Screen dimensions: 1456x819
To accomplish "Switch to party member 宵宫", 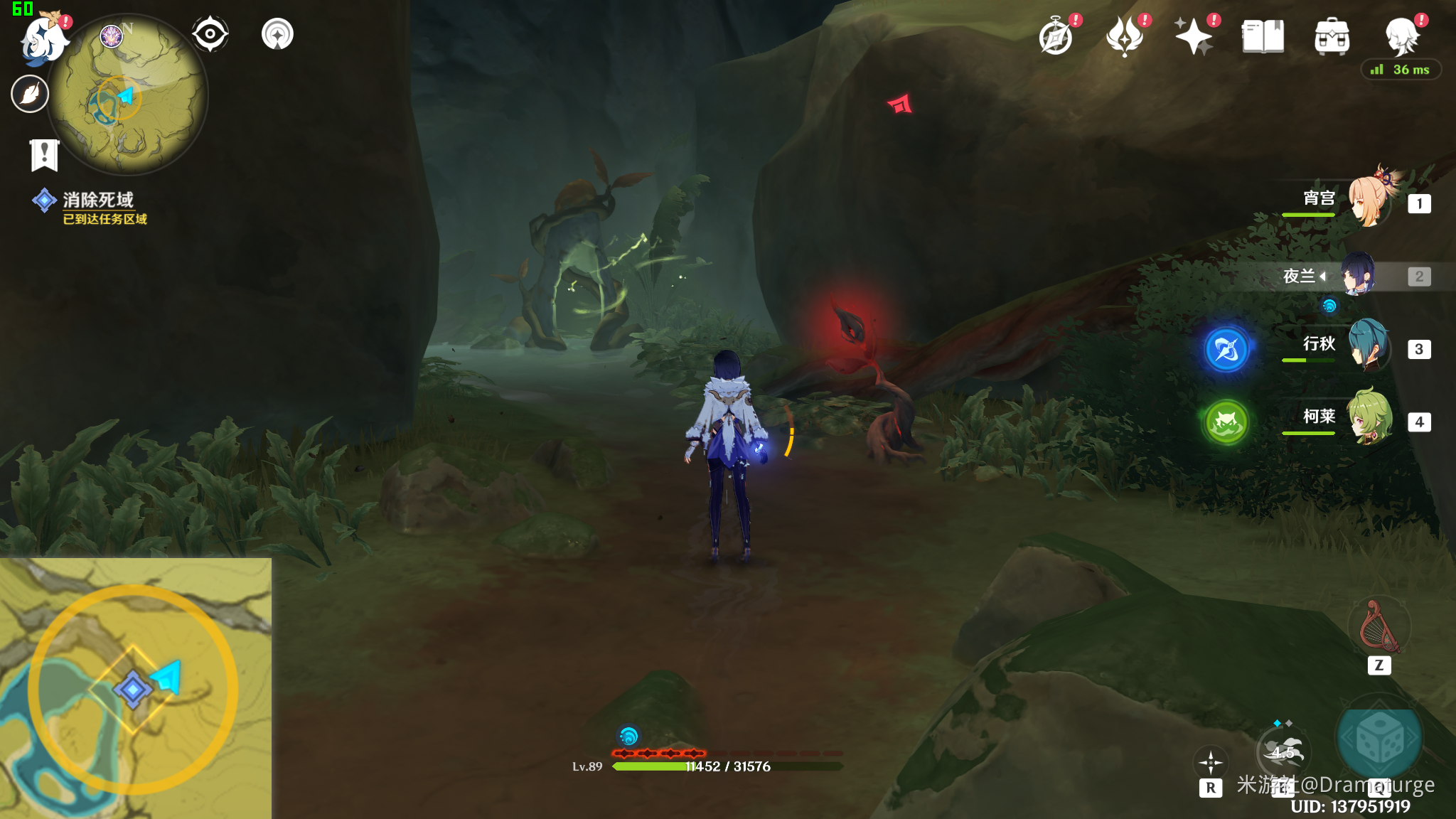I will [x=1369, y=202].
